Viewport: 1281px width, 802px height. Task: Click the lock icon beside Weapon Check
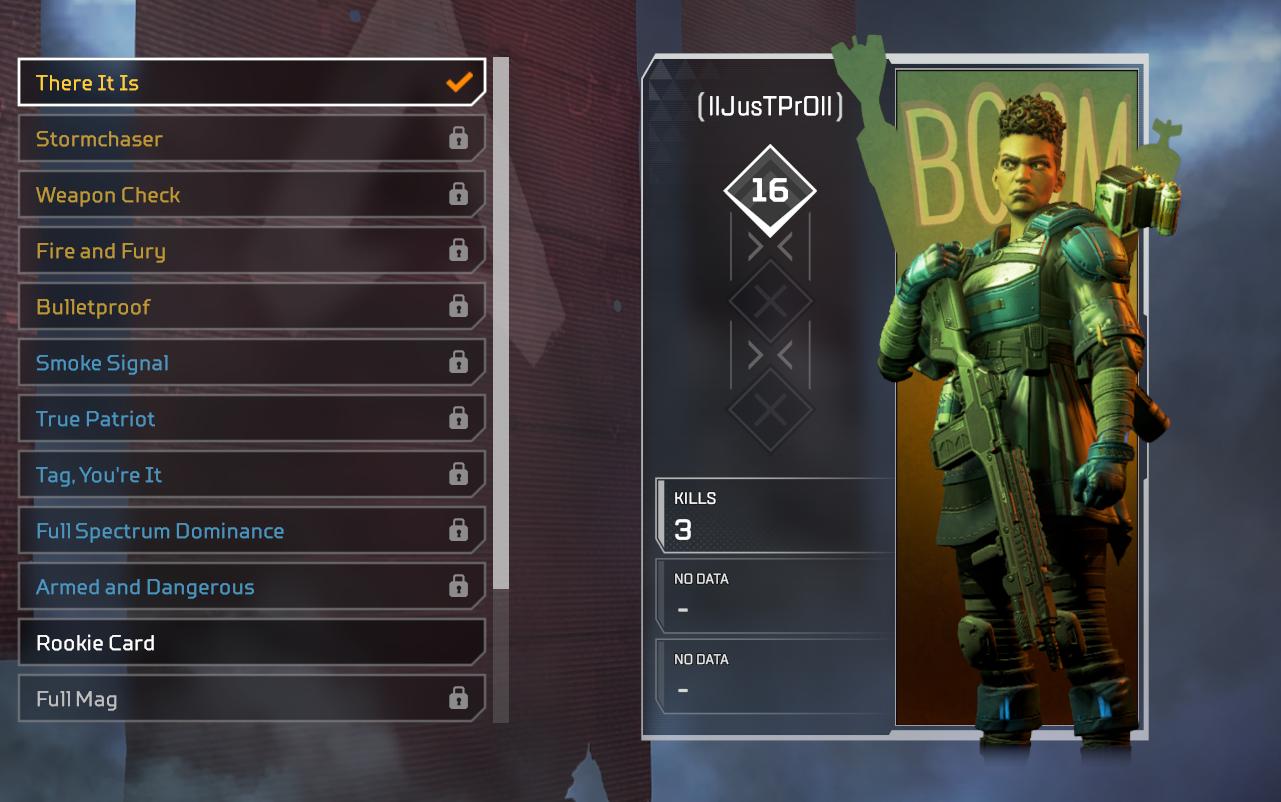458,195
